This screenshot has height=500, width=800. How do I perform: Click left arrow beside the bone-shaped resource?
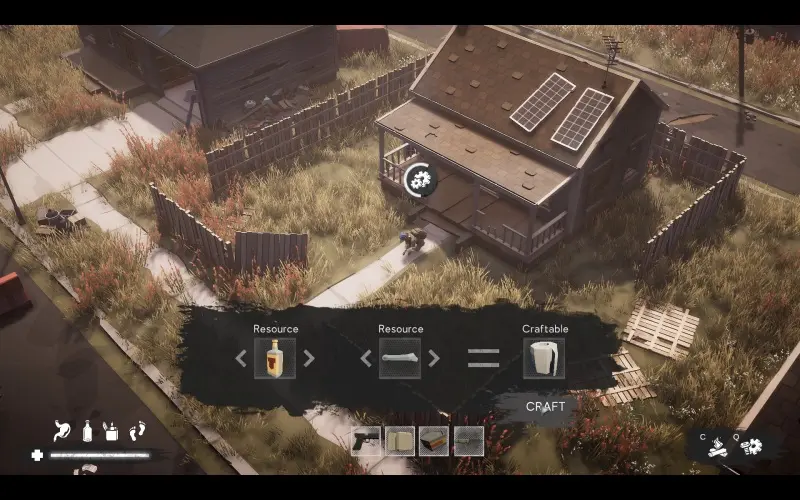[x=366, y=358]
